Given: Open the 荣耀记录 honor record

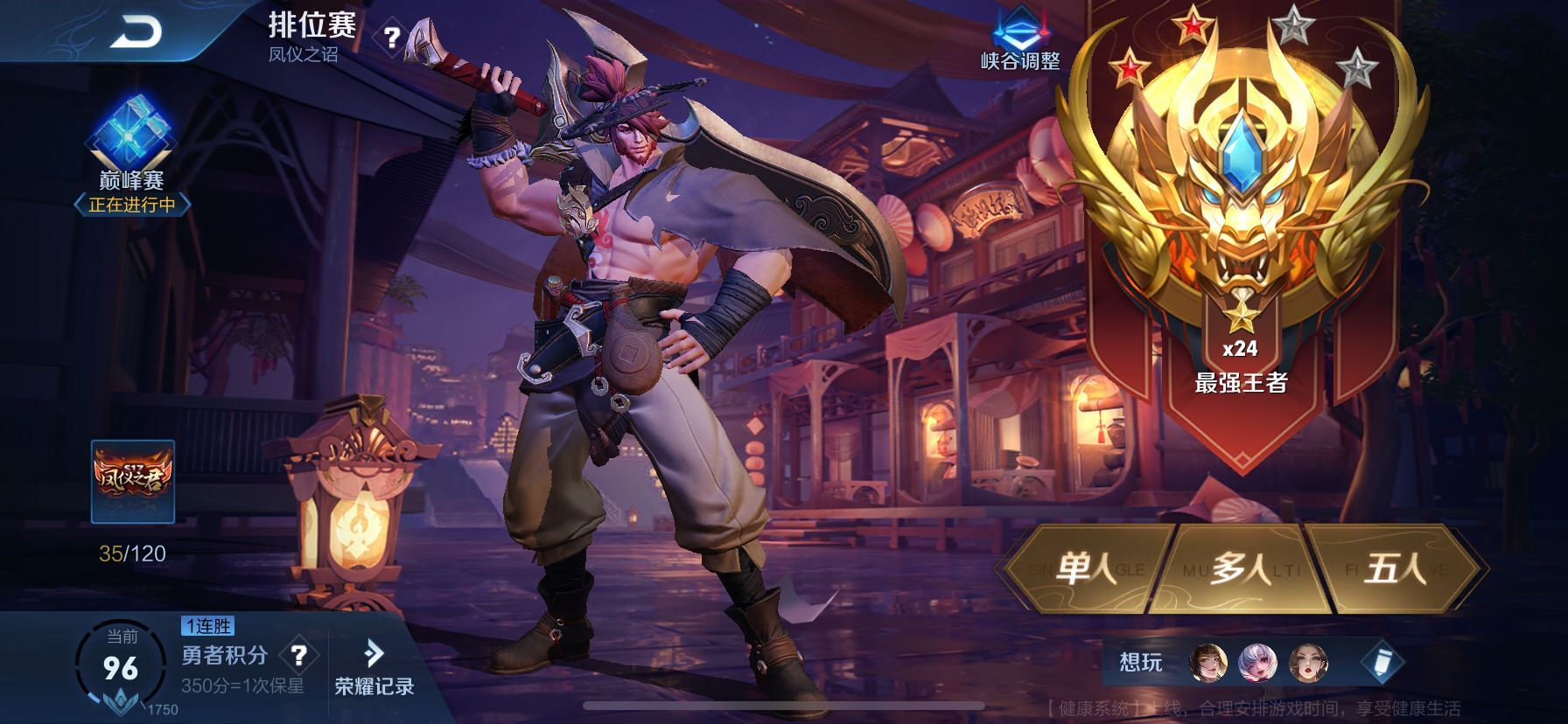Looking at the screenshot, I should click(x=374, y=669).
